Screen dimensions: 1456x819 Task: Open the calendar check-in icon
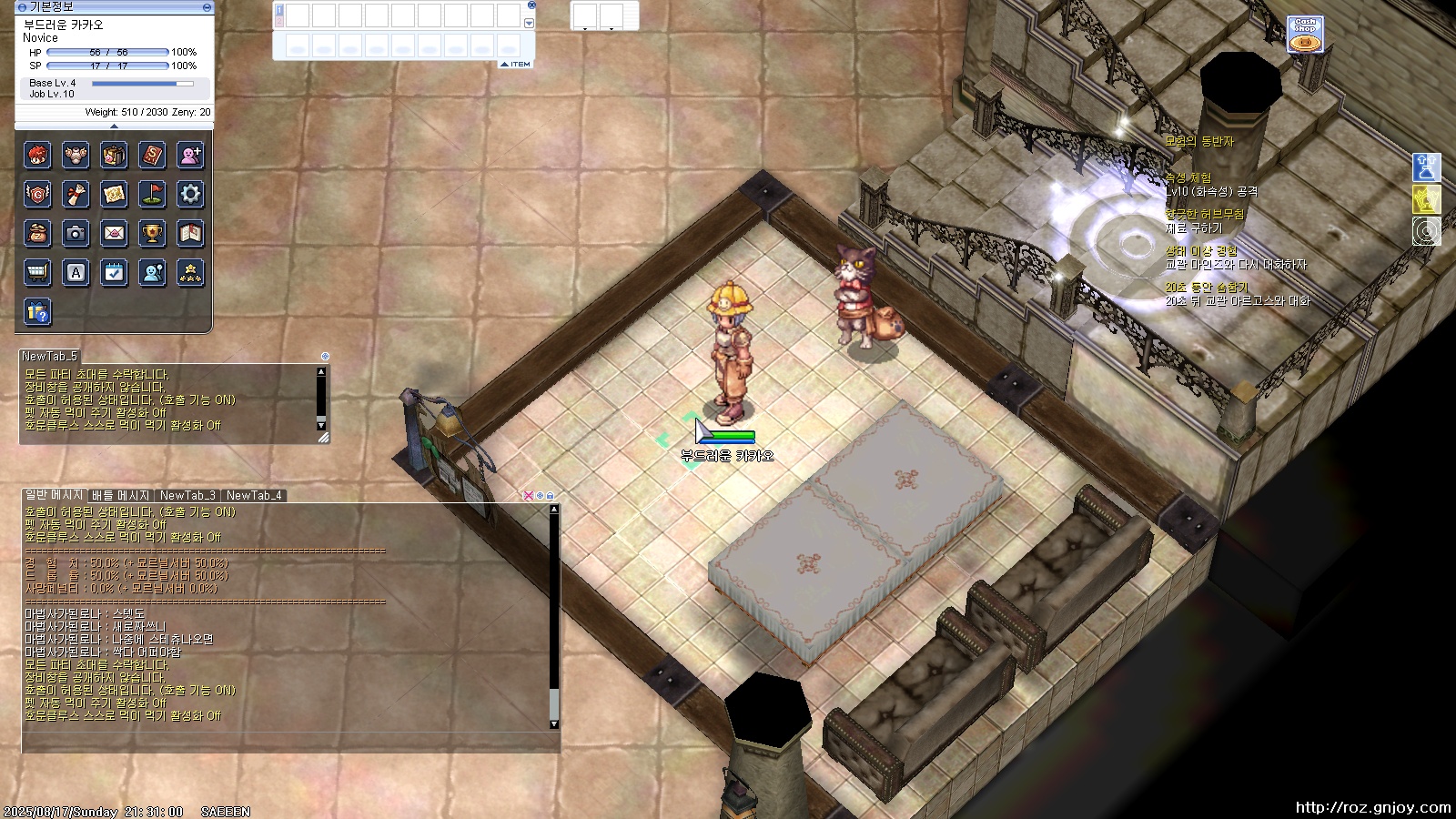point(114,272)
